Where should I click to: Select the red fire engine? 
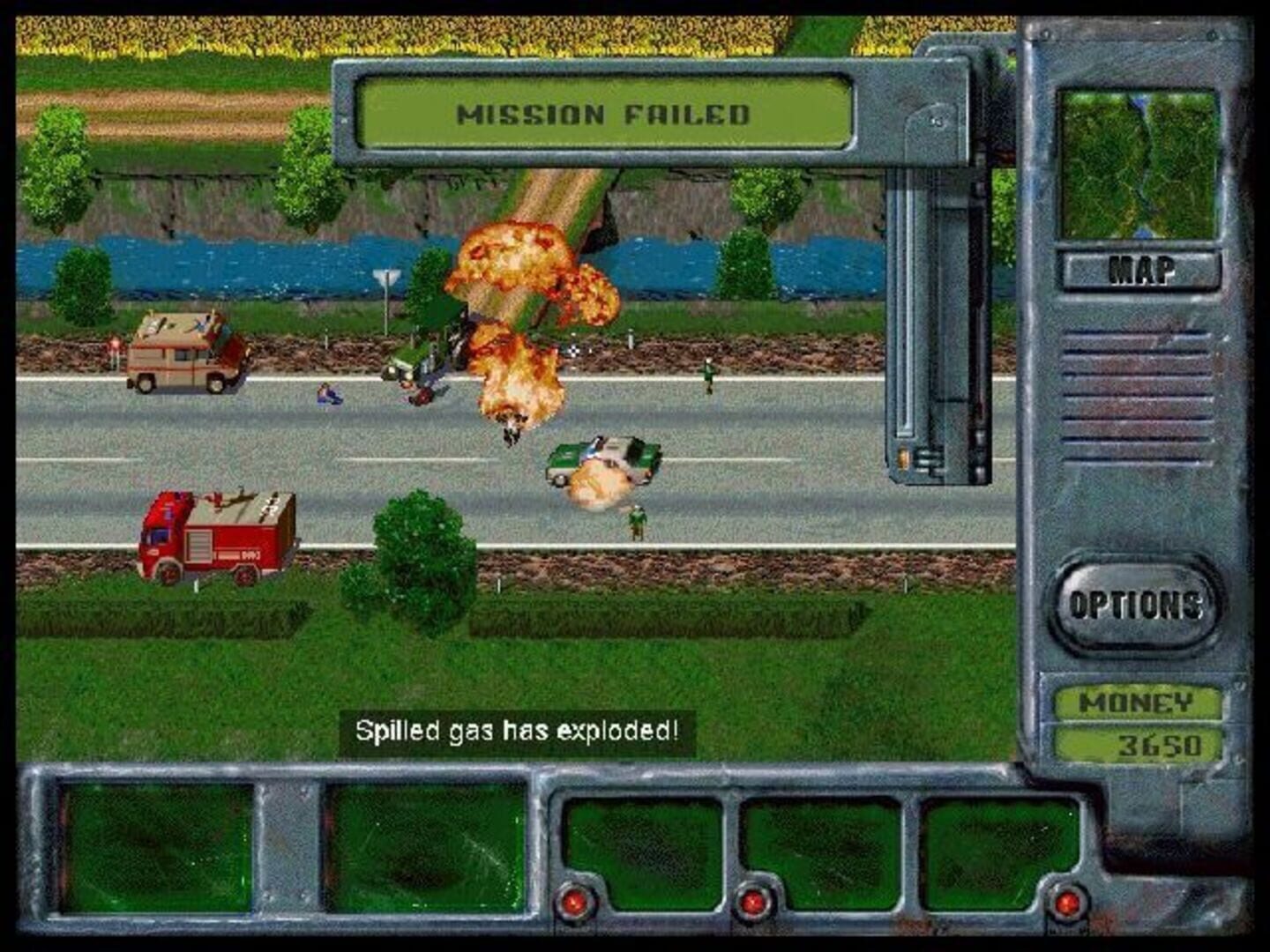tap(216, 538)
